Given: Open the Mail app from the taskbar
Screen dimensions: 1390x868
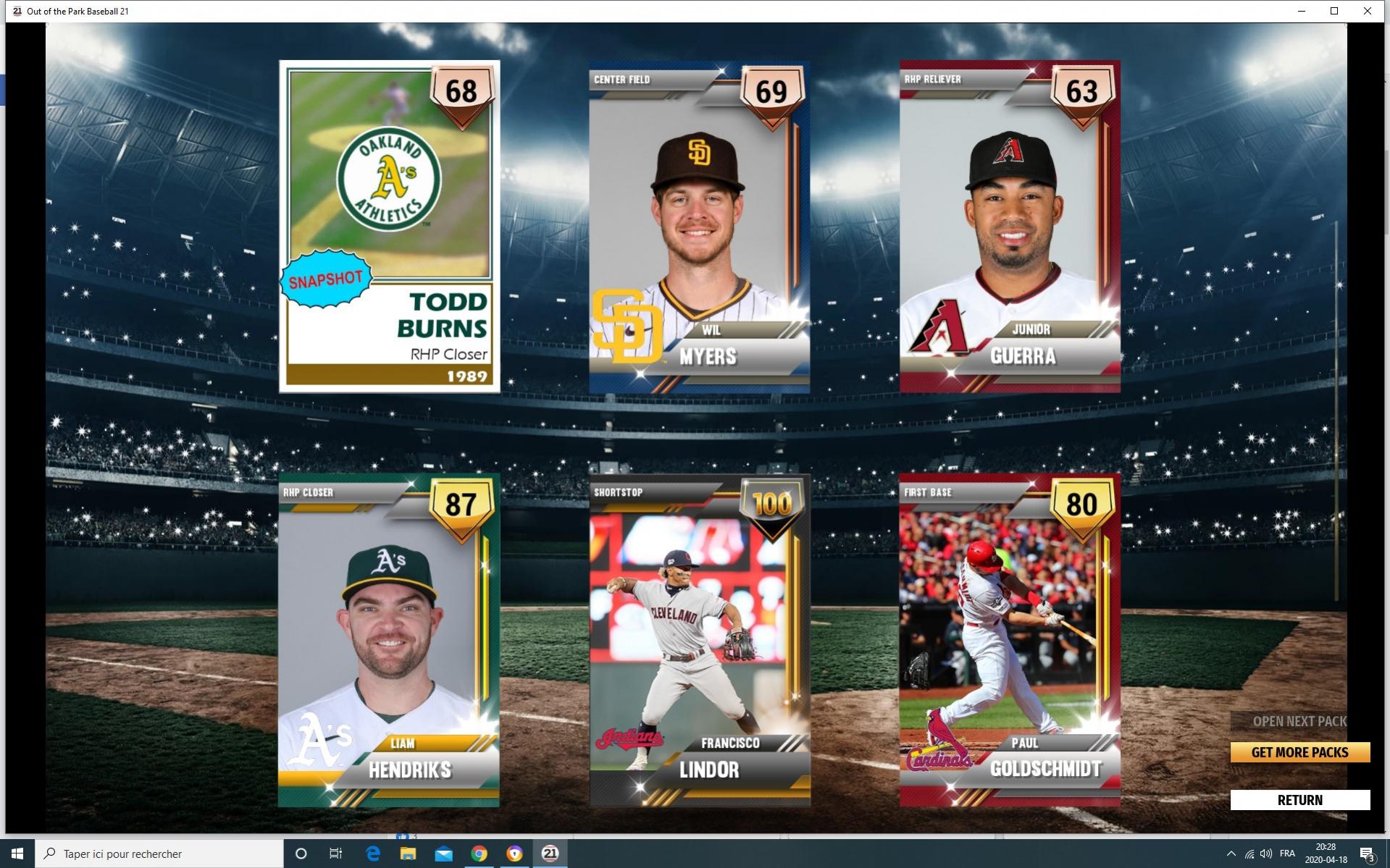Looking at the screenshot, I should click(444, 854).
